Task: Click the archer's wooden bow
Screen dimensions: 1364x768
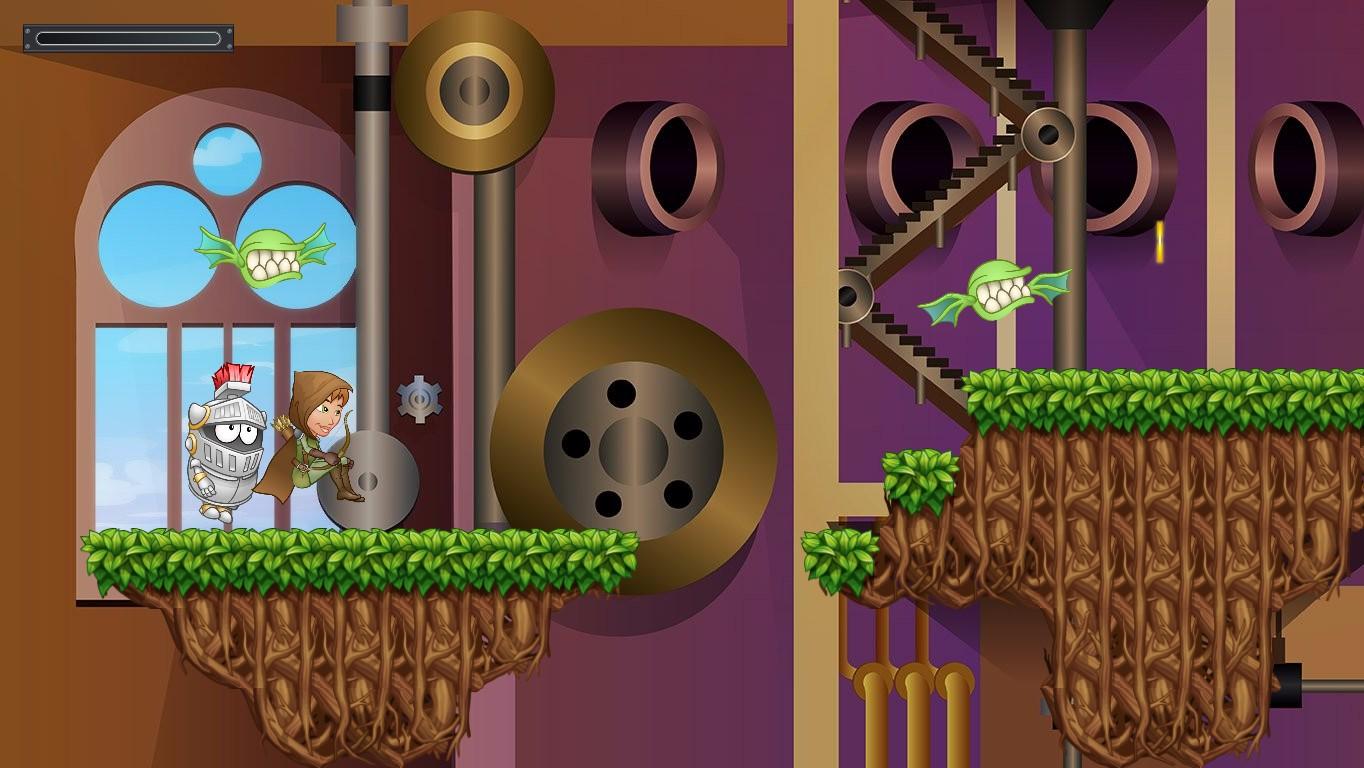Action: (x=347, y=440)
